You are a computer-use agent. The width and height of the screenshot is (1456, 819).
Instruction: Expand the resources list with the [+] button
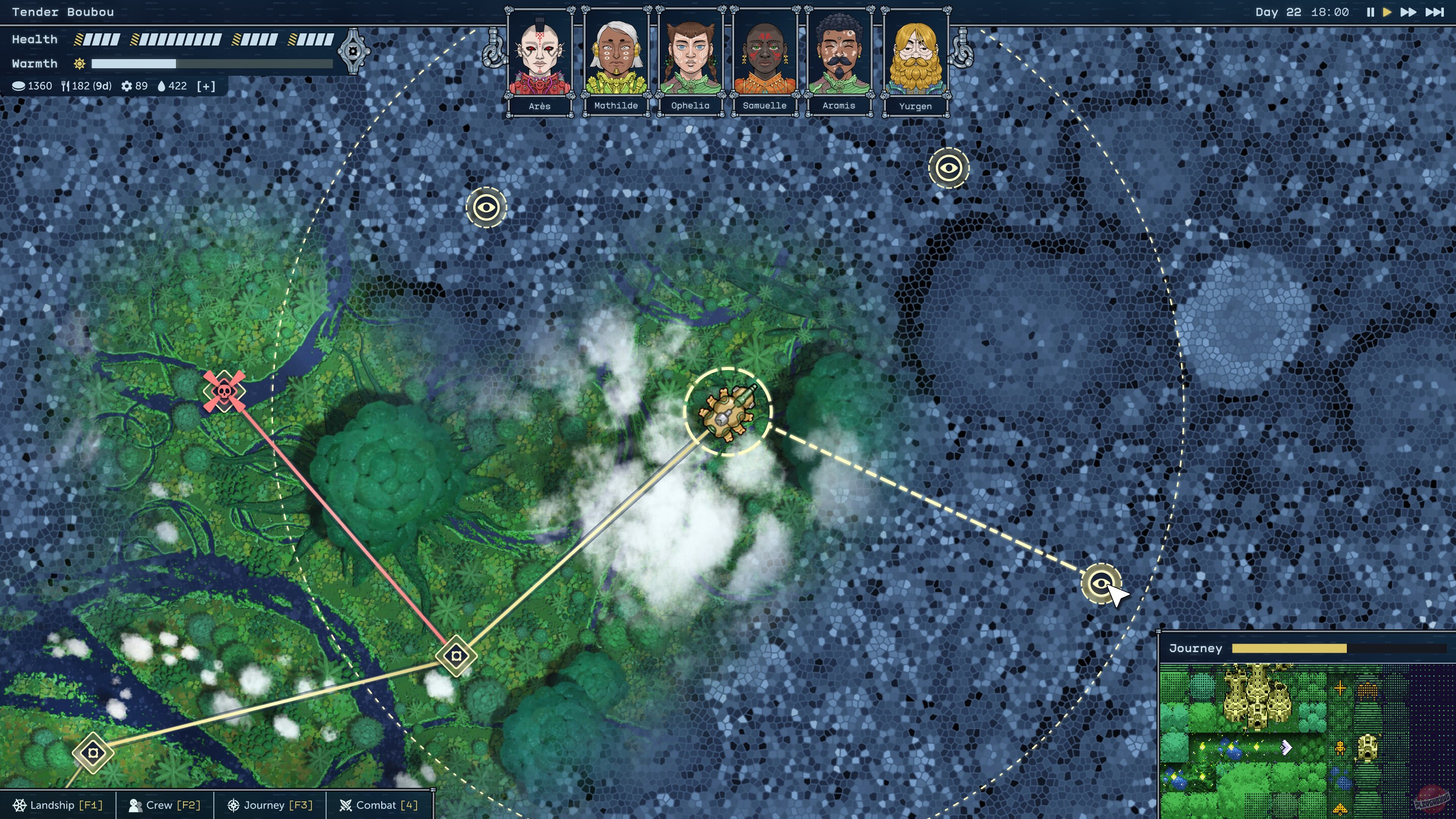click(x=205, y=86)
